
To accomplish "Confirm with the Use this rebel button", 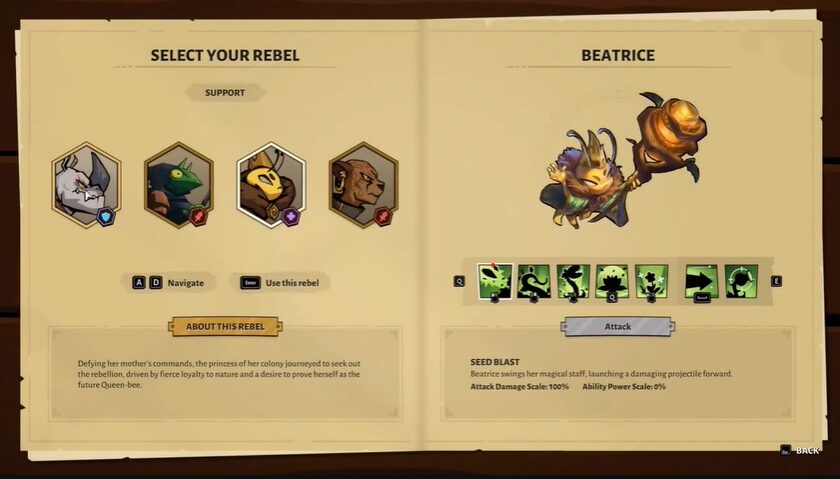I will 280,282.
